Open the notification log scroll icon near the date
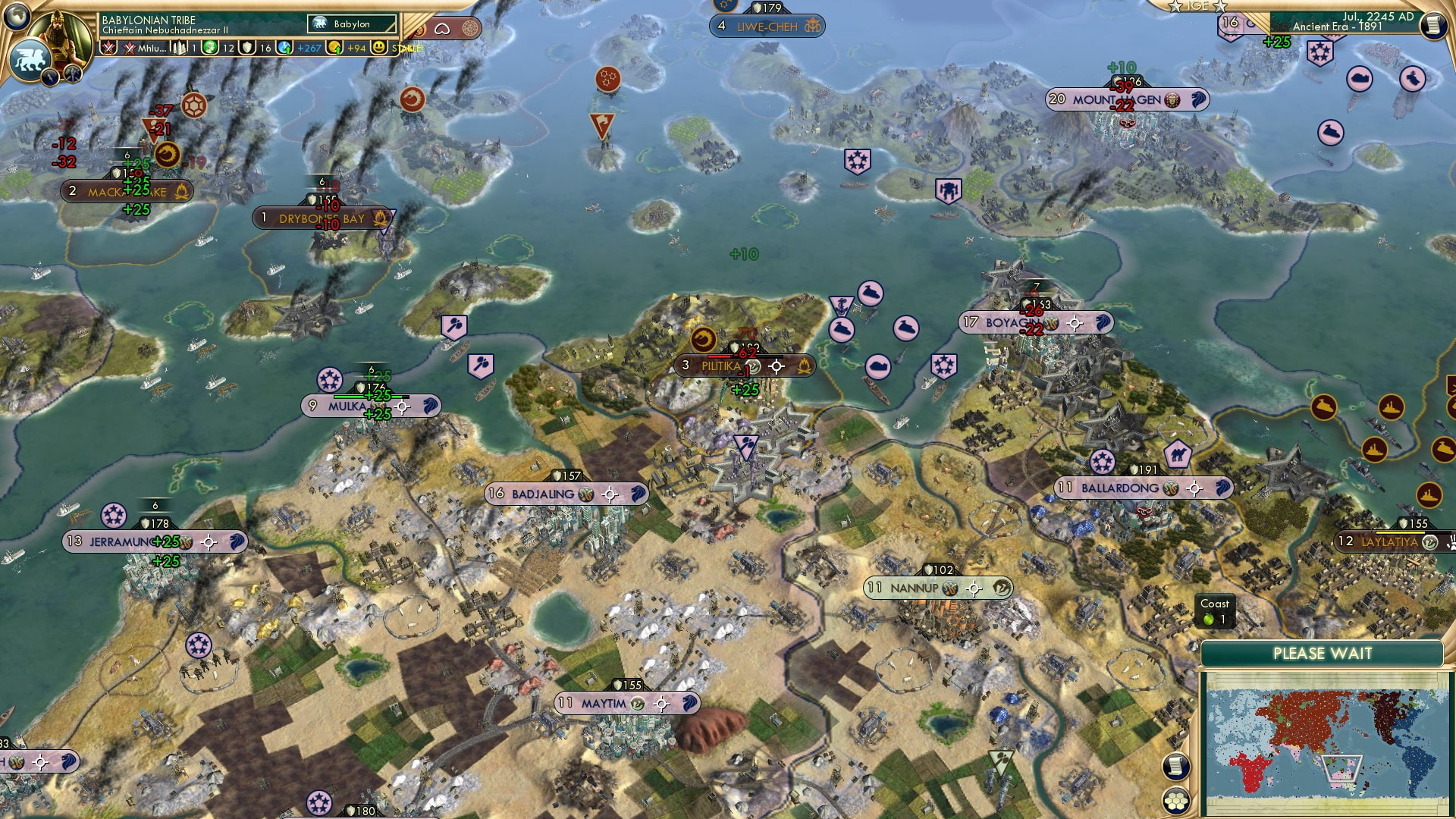 1433,24
